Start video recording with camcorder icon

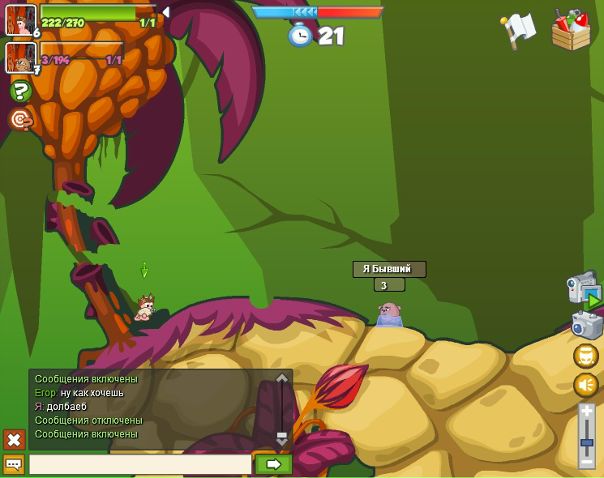click(583, 289)
